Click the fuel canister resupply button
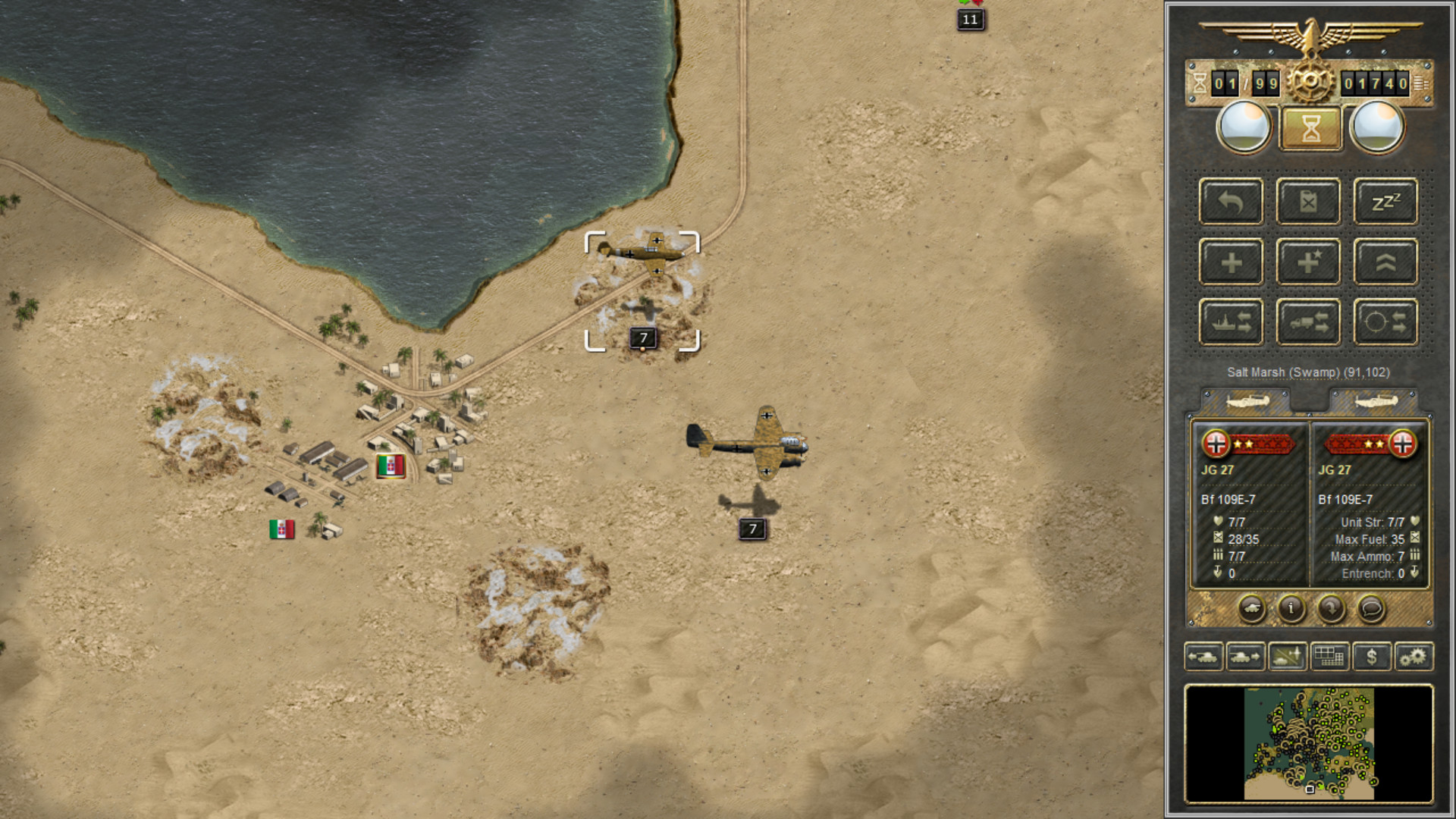Screen dimensions: 1456x819 pyautogui.click(x=1308, y=202)
